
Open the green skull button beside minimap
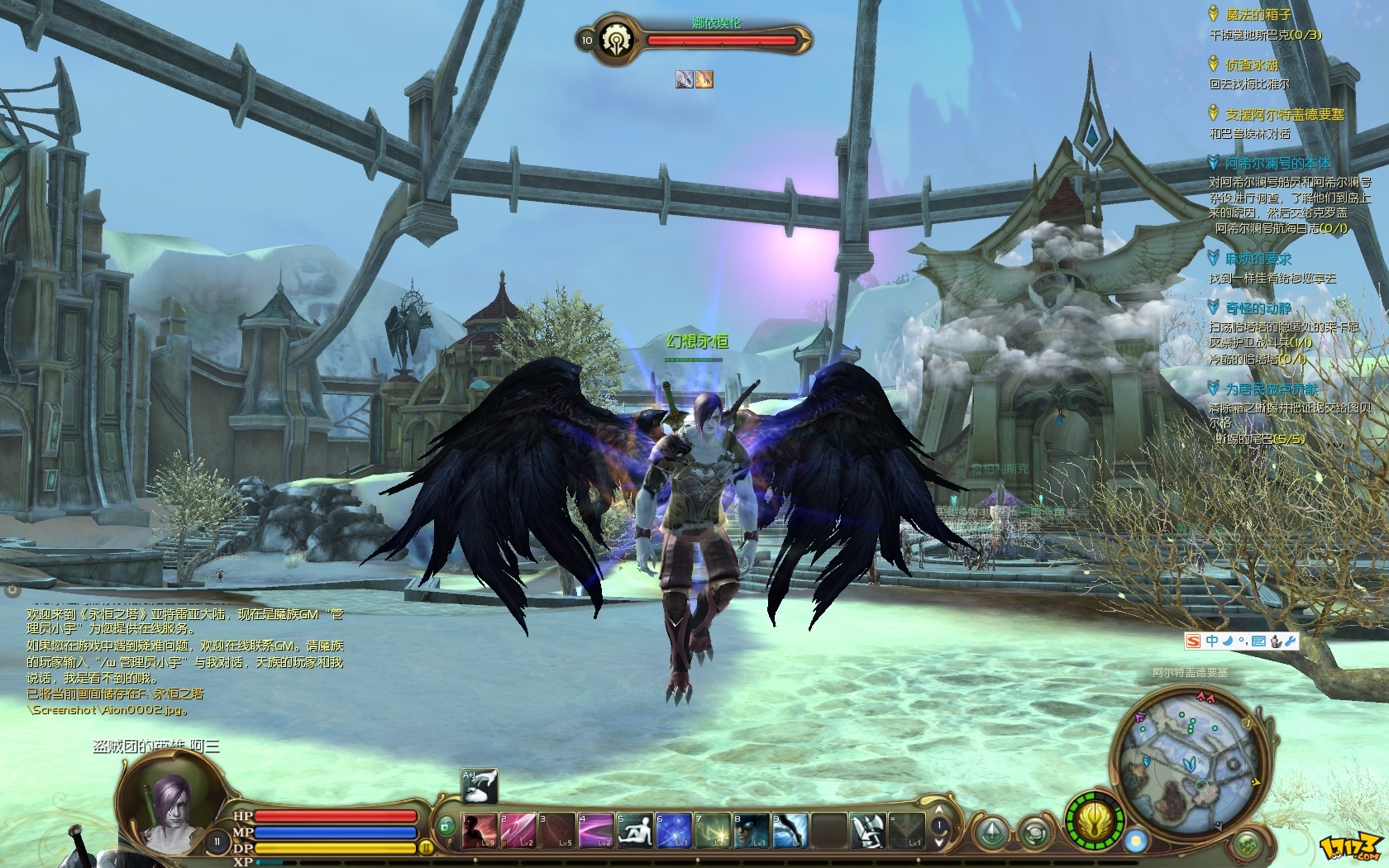(x=1247, y=845)
